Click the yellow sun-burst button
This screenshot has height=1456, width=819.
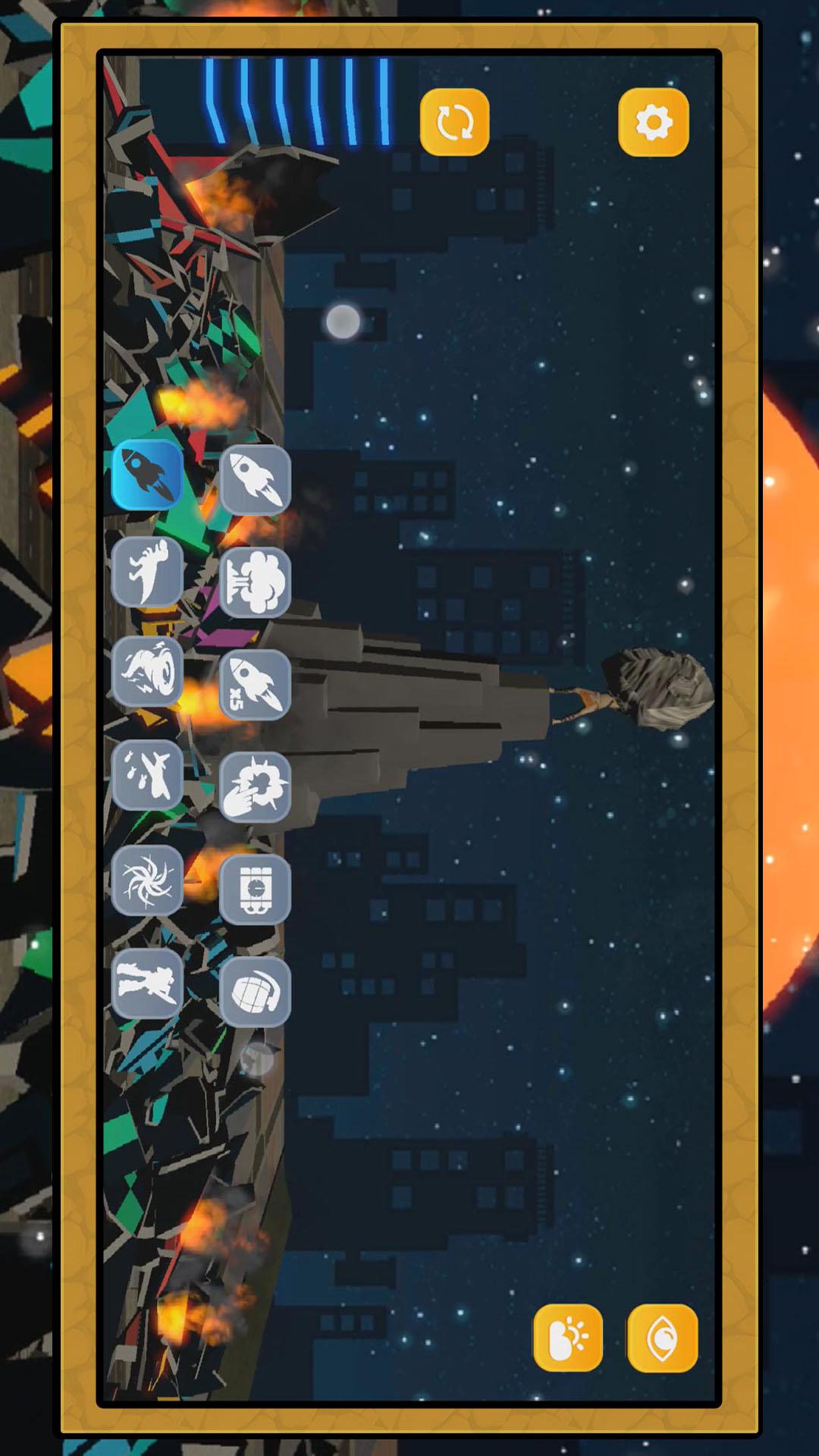(x=568, y=1338)
